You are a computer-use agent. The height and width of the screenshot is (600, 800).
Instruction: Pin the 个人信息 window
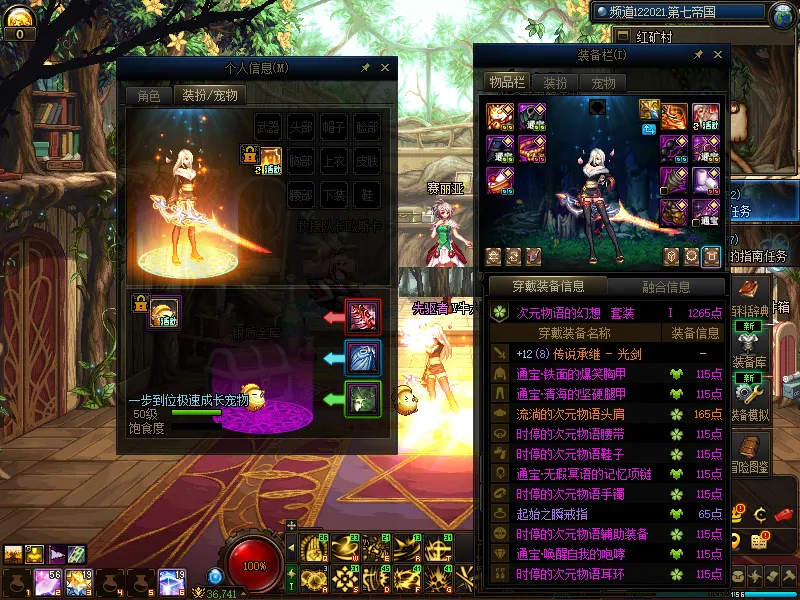(366, 68)
